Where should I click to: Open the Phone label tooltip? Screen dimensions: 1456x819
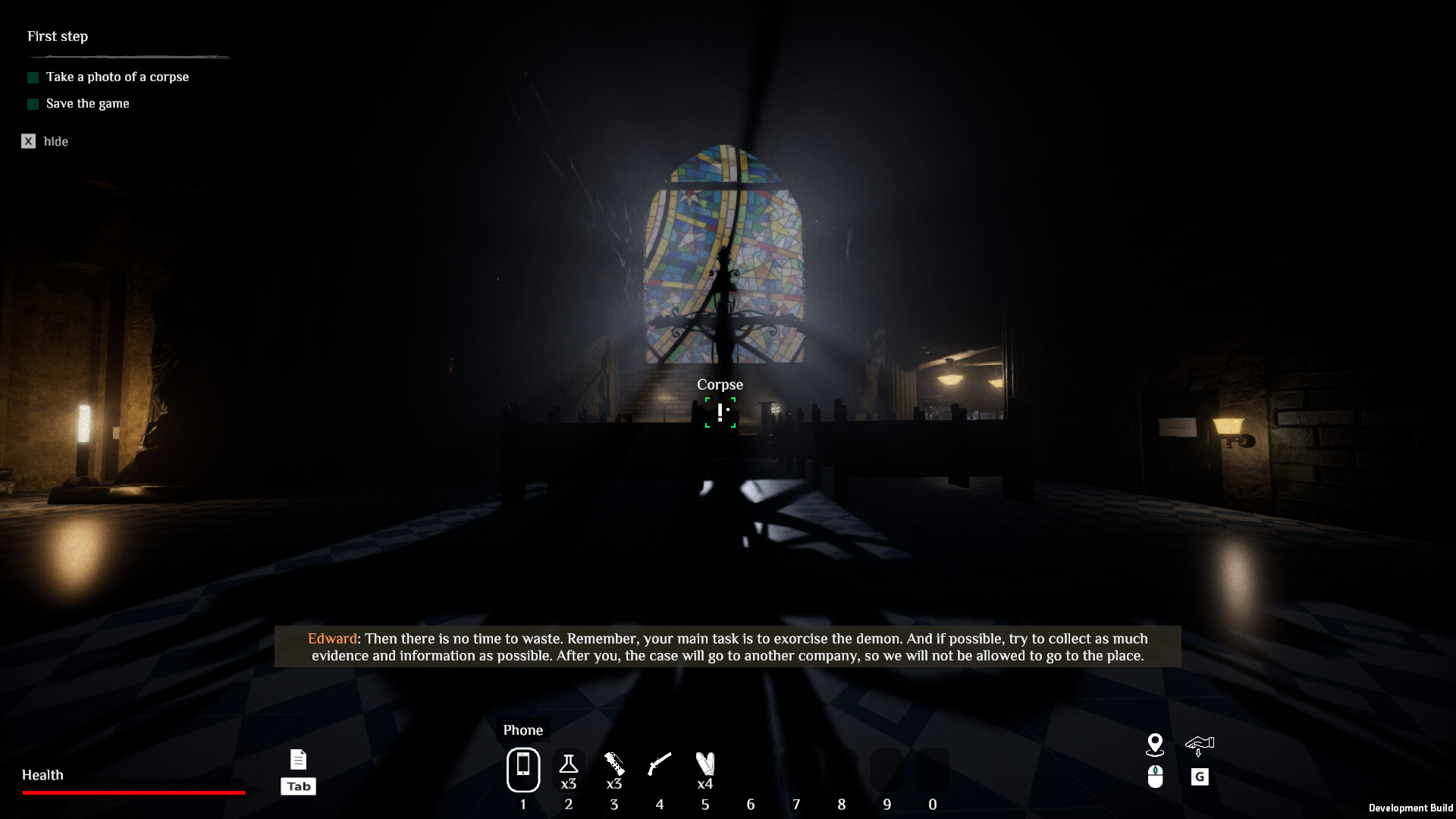click(523, 730)
